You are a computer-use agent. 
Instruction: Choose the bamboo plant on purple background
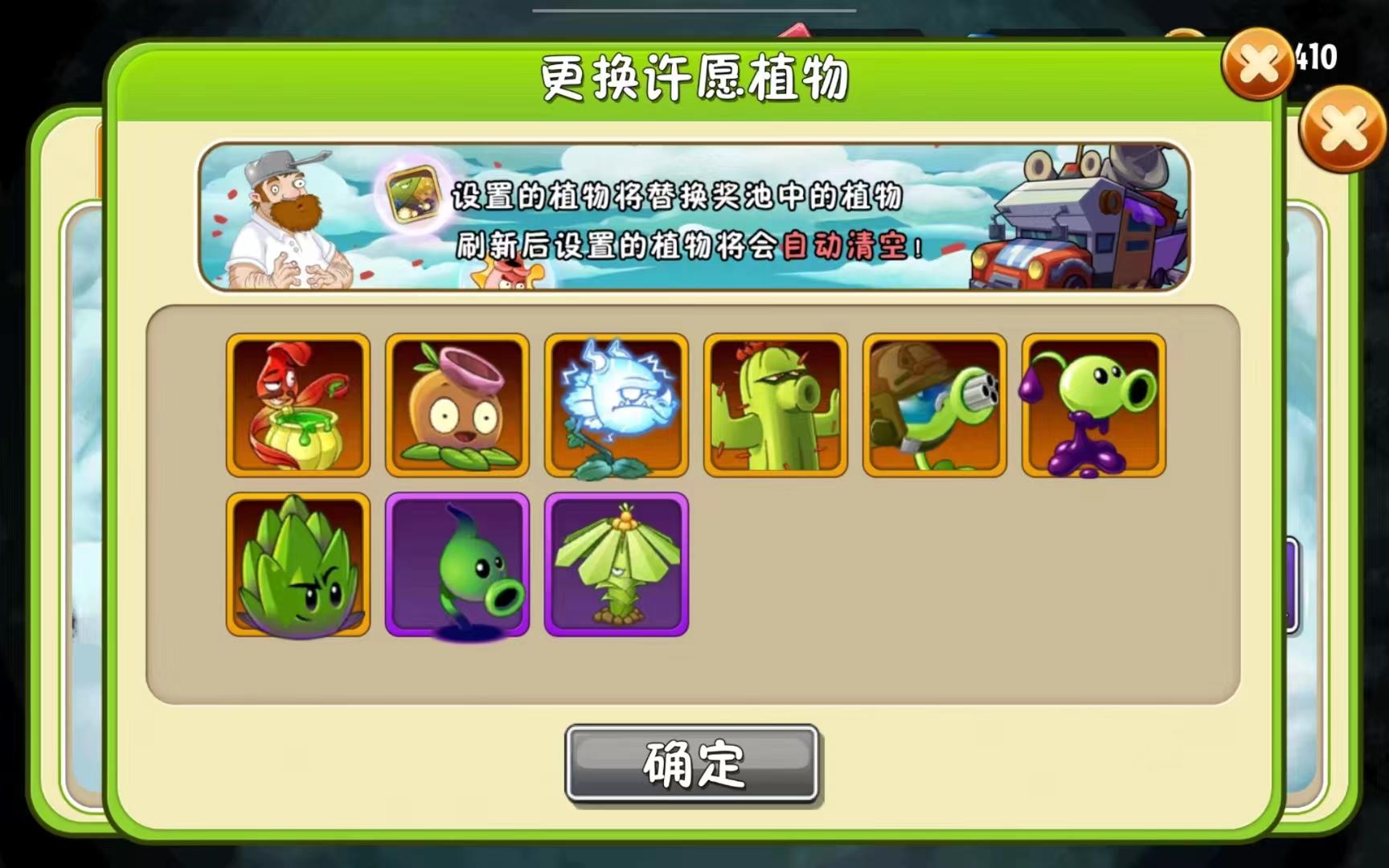(x=616, y=565)
